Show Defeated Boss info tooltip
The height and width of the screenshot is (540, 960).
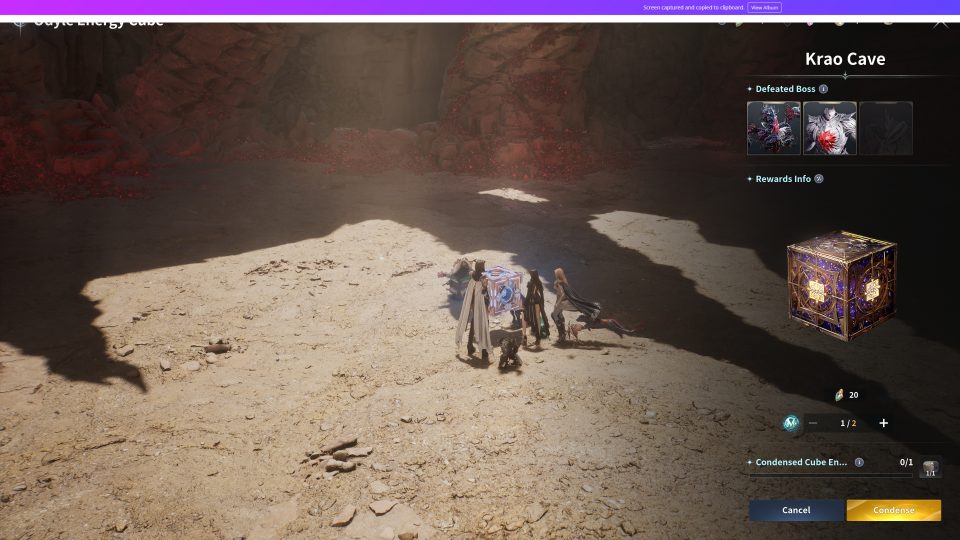tap(823, 89)
